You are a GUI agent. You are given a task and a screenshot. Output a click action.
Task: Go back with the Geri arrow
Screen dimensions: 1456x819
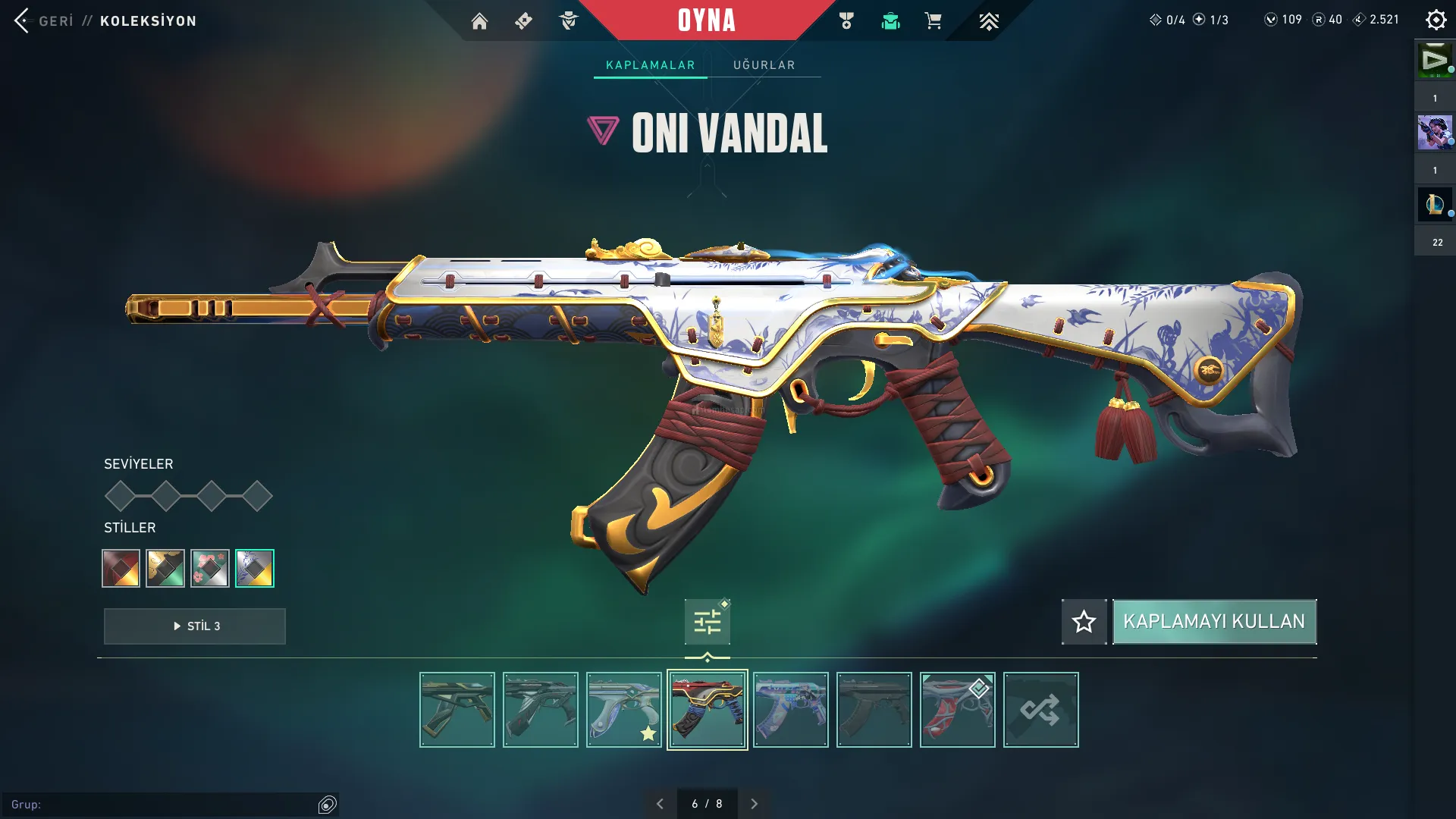point(23,20)
